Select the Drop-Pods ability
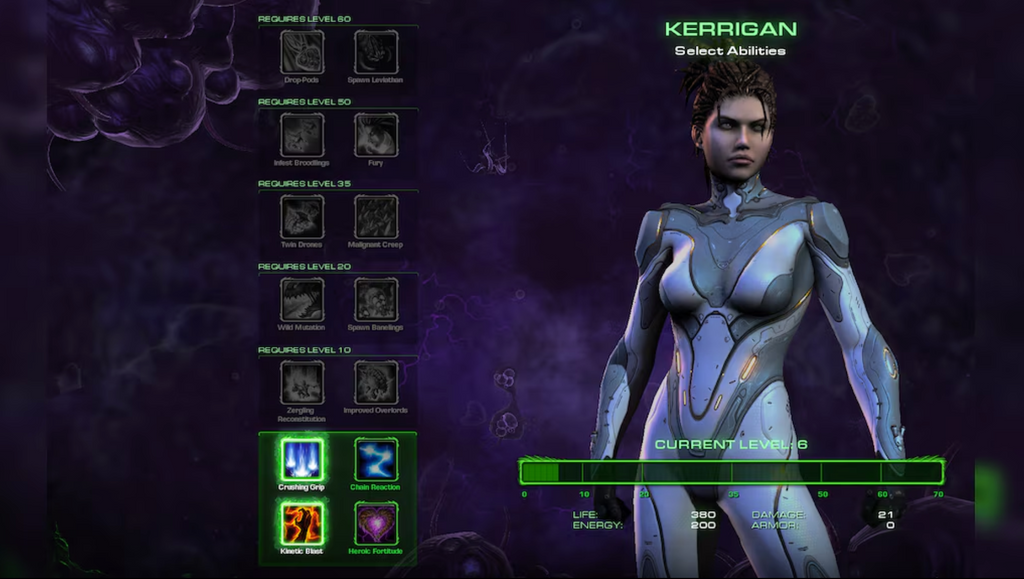The height and width of the screenshot is (579, 1024). pos(302,52)
